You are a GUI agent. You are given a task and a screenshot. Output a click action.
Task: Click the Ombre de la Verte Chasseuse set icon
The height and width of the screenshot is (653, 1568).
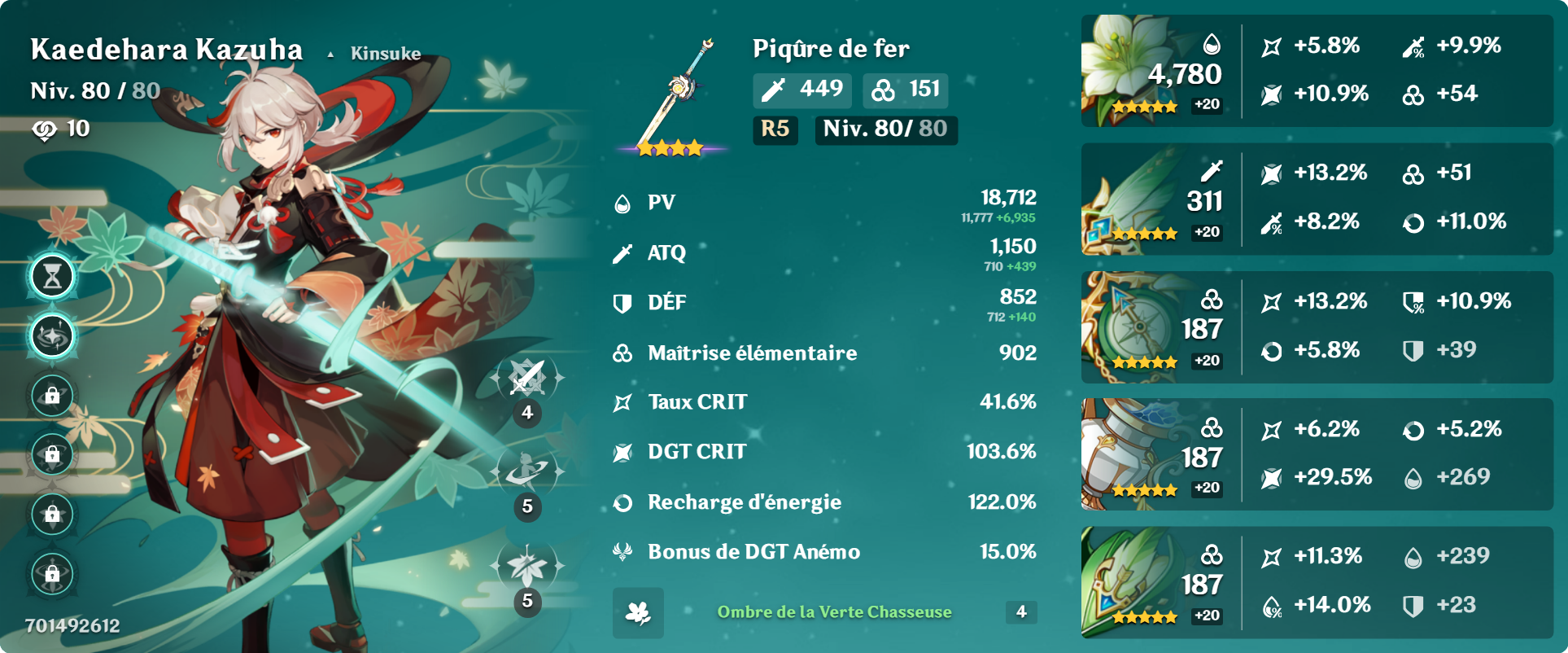tap(638, 612)
